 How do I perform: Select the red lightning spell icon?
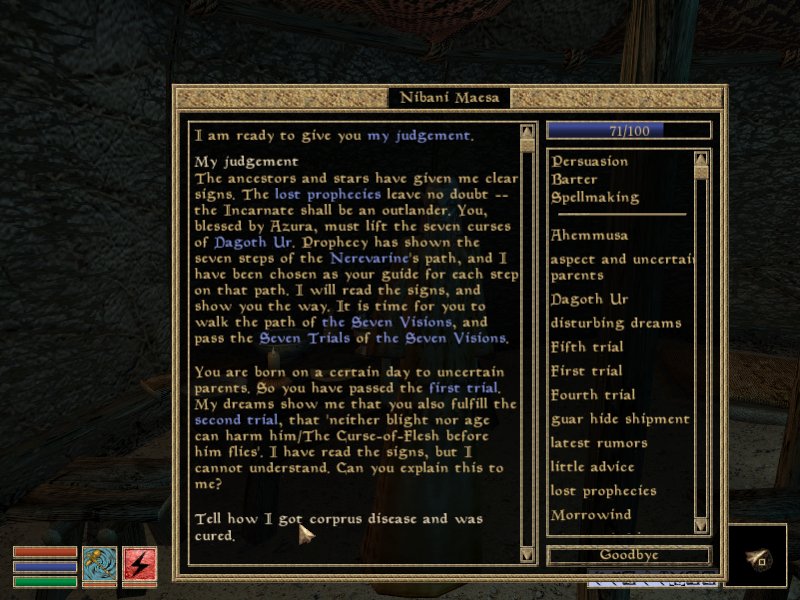(x=139, y=566)
